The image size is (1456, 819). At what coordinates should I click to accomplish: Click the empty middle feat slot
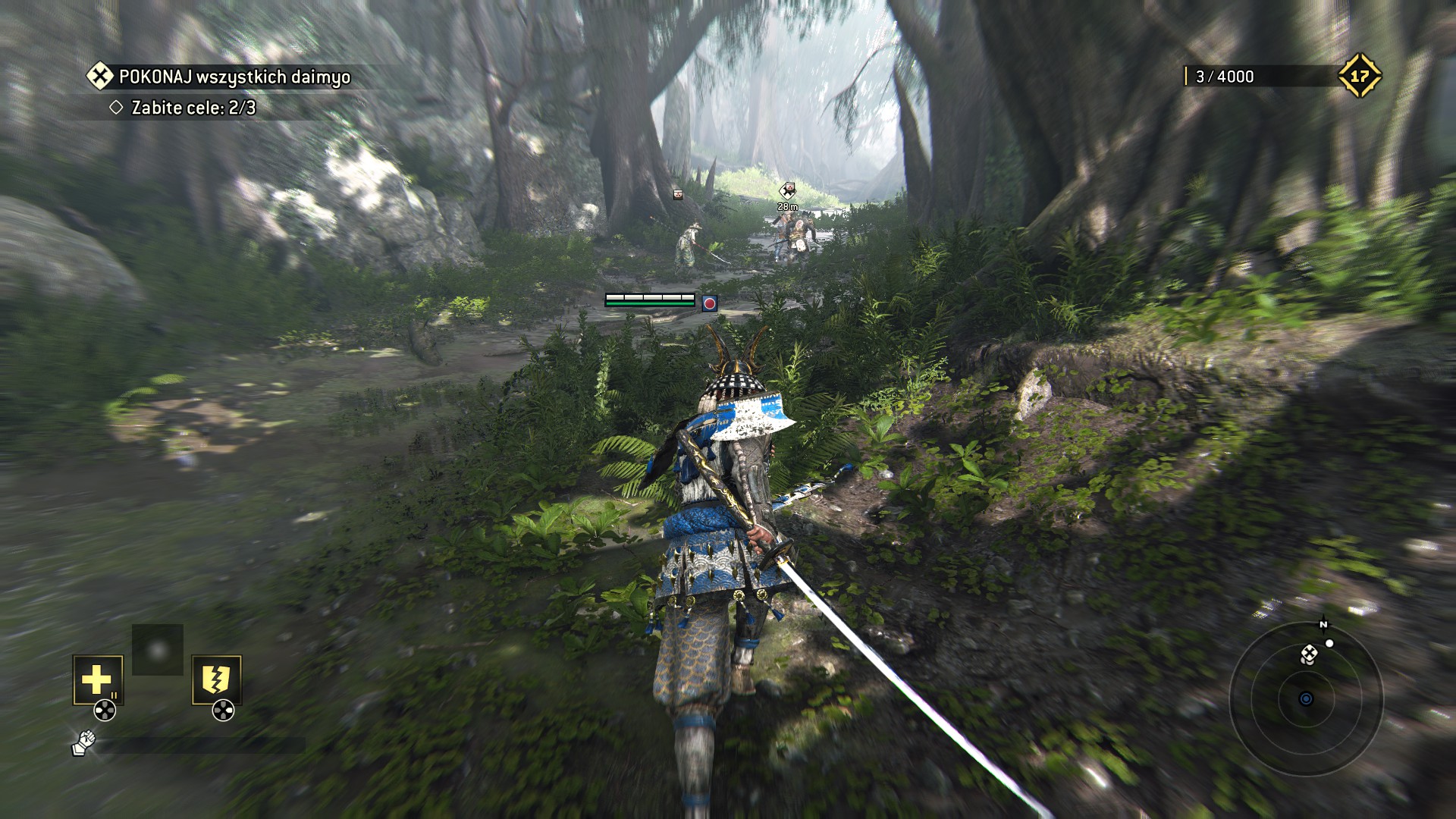coord(158,650)
